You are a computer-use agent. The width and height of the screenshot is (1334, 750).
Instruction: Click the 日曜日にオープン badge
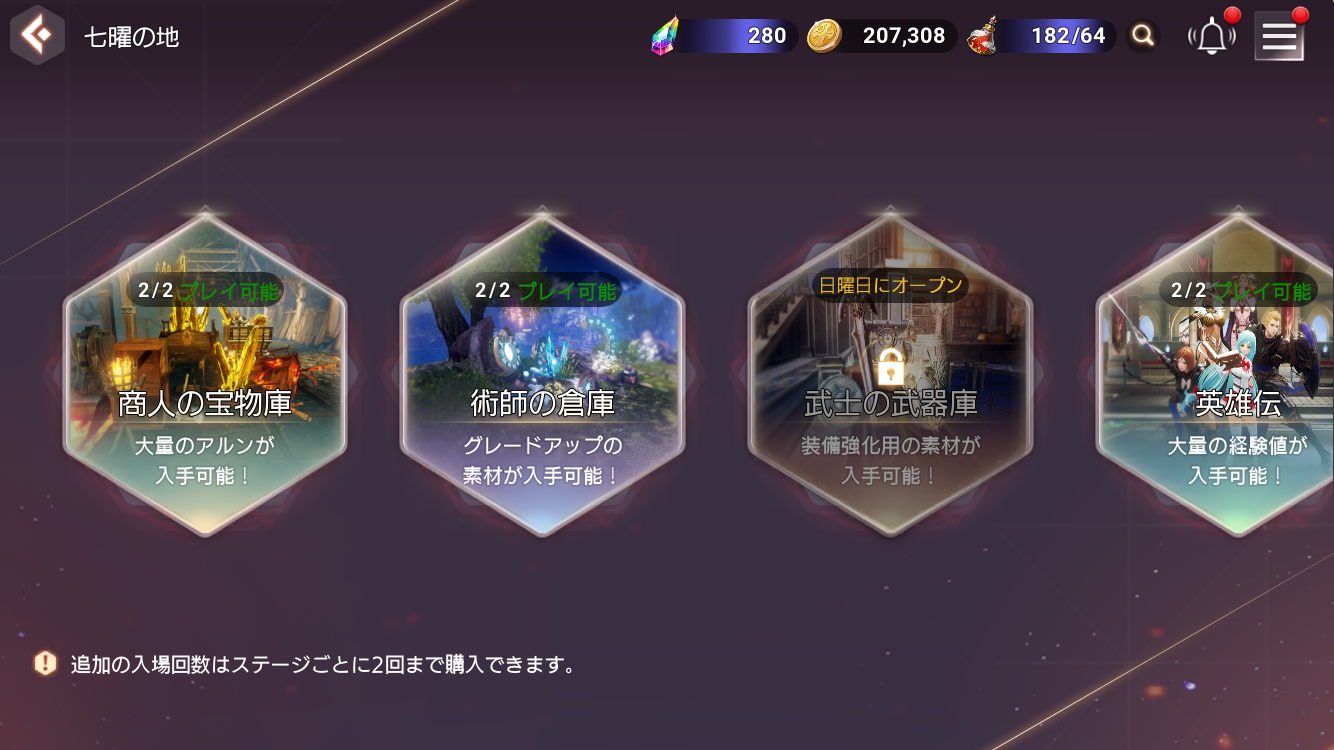[889, 284]
